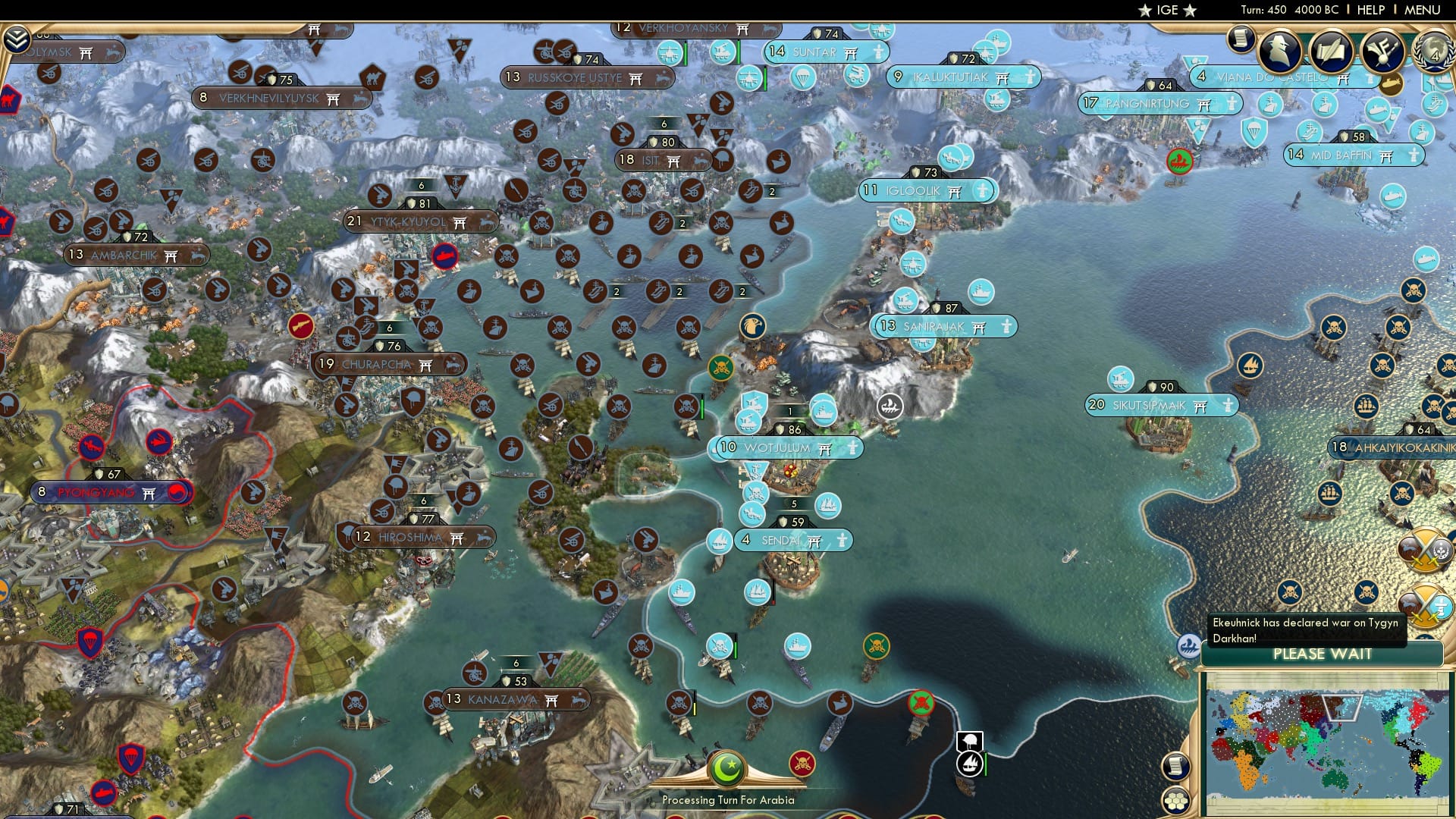1456x819 pixels.
Task: Open the notifications log scroll icon top right
Action: pyautogui.click(x=1241, y=38)
